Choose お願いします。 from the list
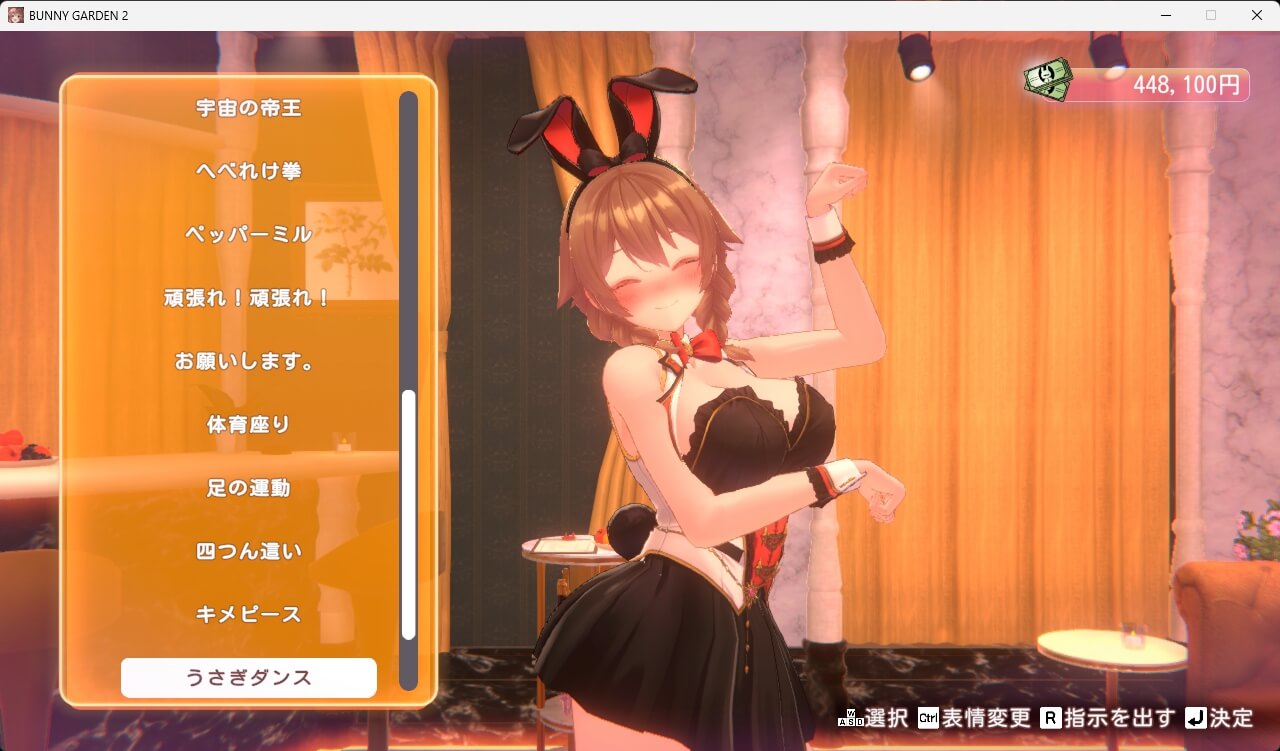Screen dimensions: 1280x751 (248, 361)
